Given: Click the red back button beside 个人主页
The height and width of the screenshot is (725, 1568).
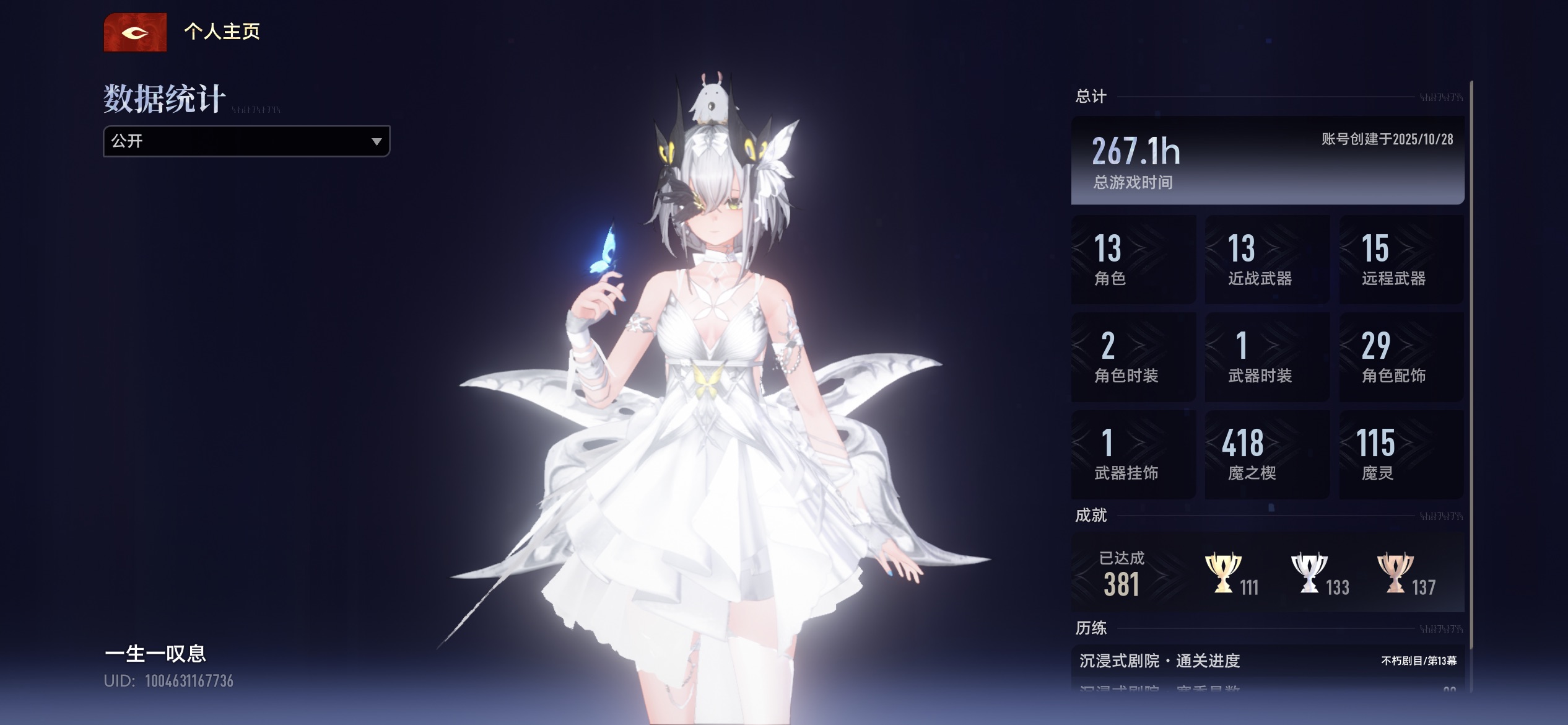Looking at the screenshot, I should (x=135, y=32).
